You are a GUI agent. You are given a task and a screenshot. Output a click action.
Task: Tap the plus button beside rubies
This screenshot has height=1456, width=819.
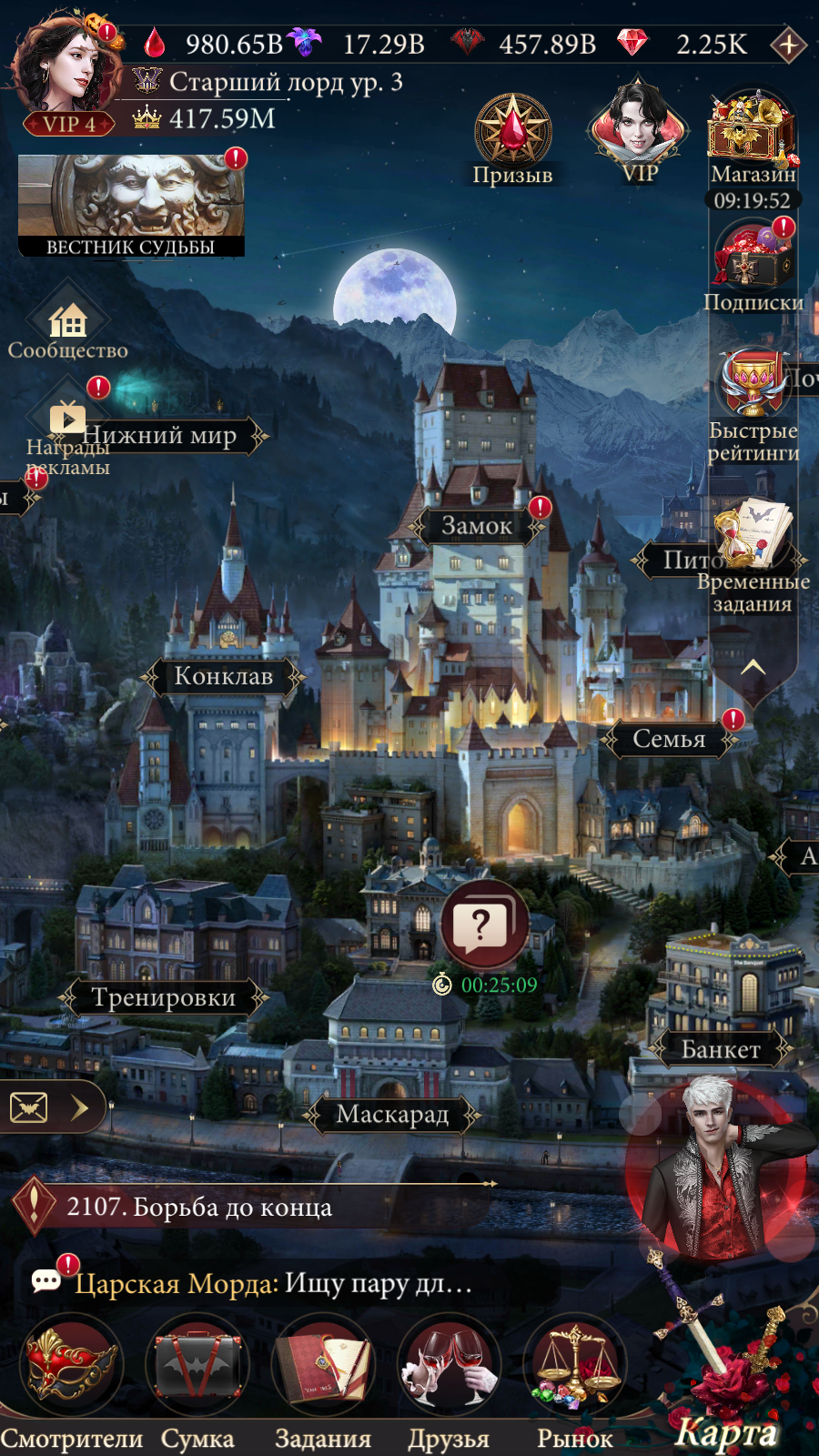(788, 44)
